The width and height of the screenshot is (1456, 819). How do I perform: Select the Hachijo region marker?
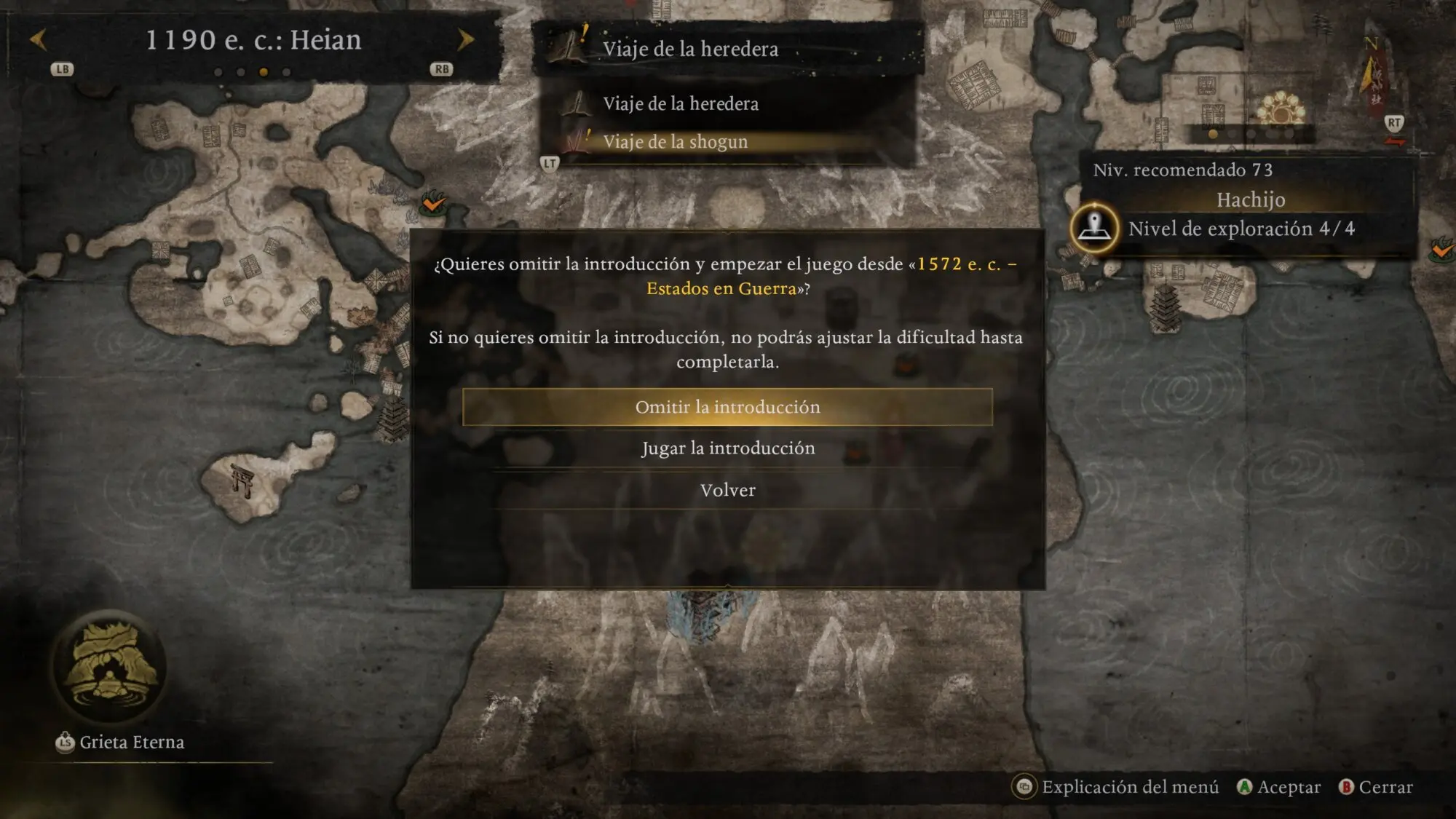(x=1094, y=228)
